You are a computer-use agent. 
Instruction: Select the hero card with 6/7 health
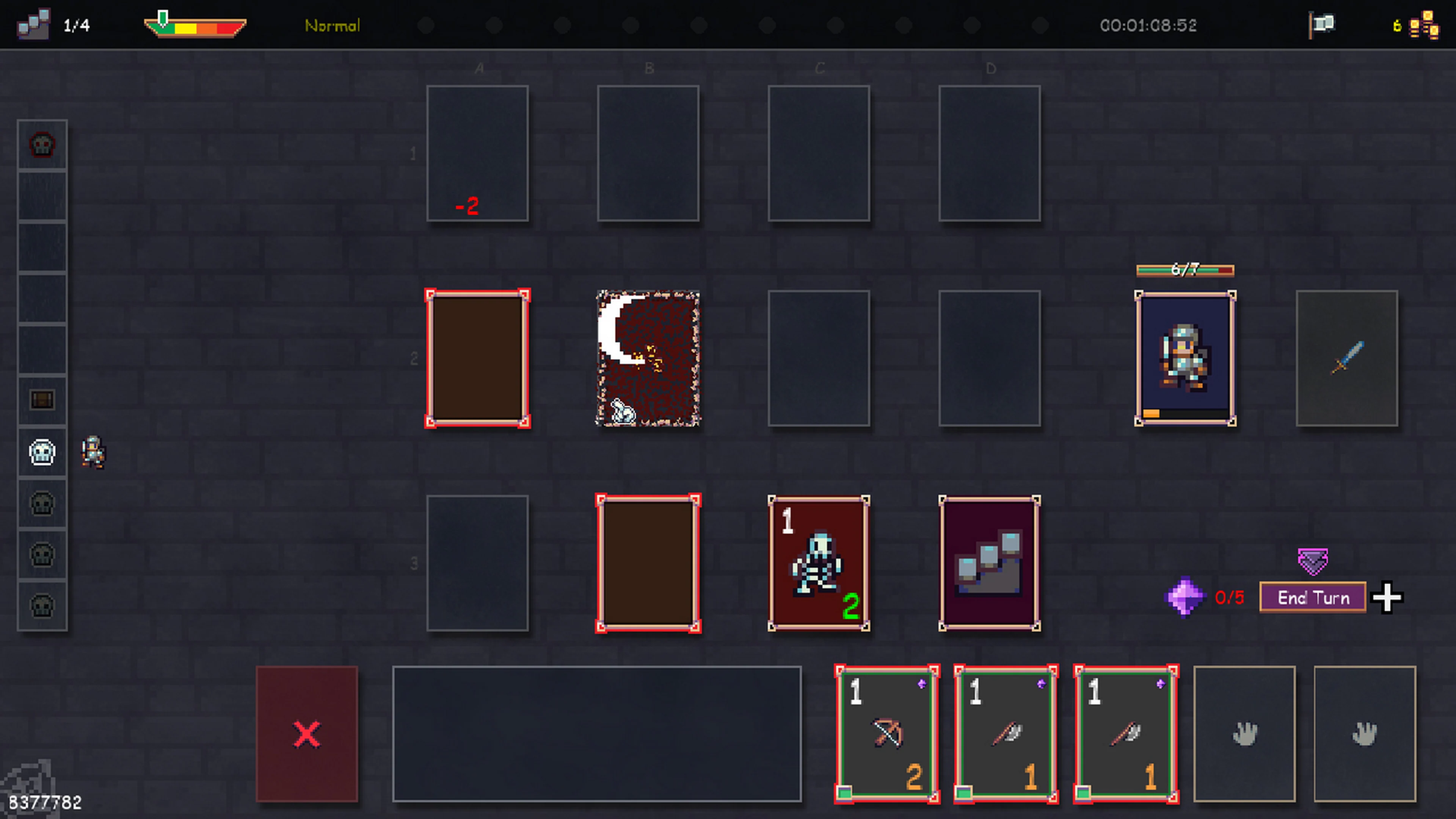[x=1185, y=358]
